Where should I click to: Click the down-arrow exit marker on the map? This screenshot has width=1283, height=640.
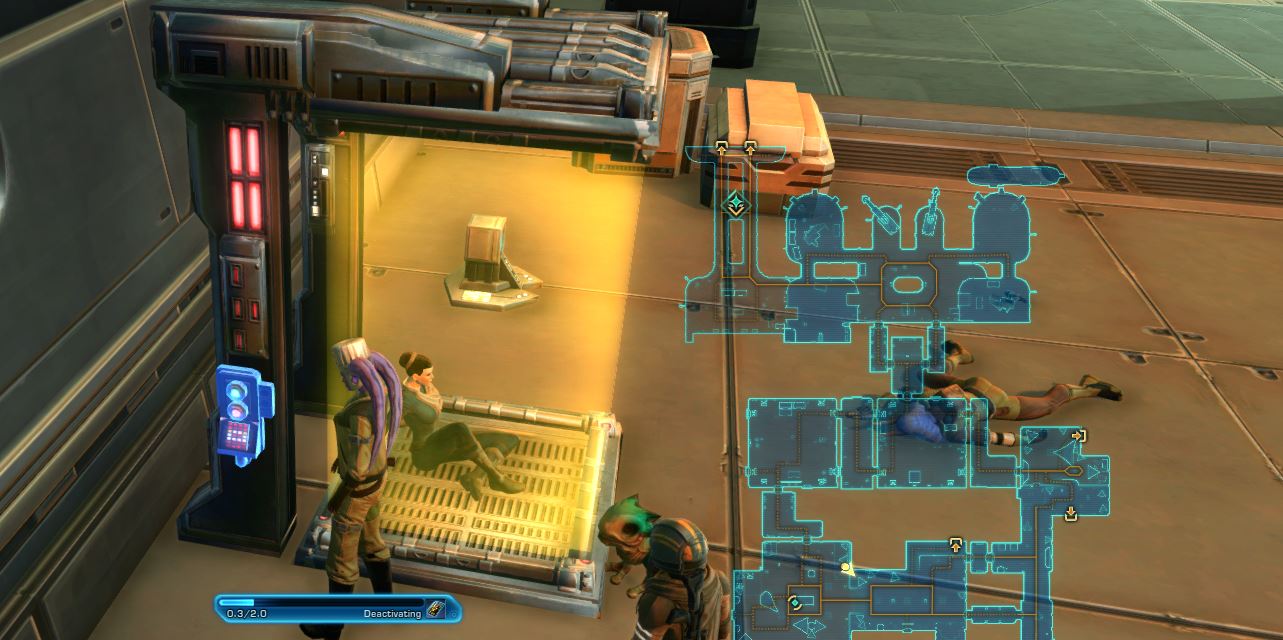(1071, 514)
